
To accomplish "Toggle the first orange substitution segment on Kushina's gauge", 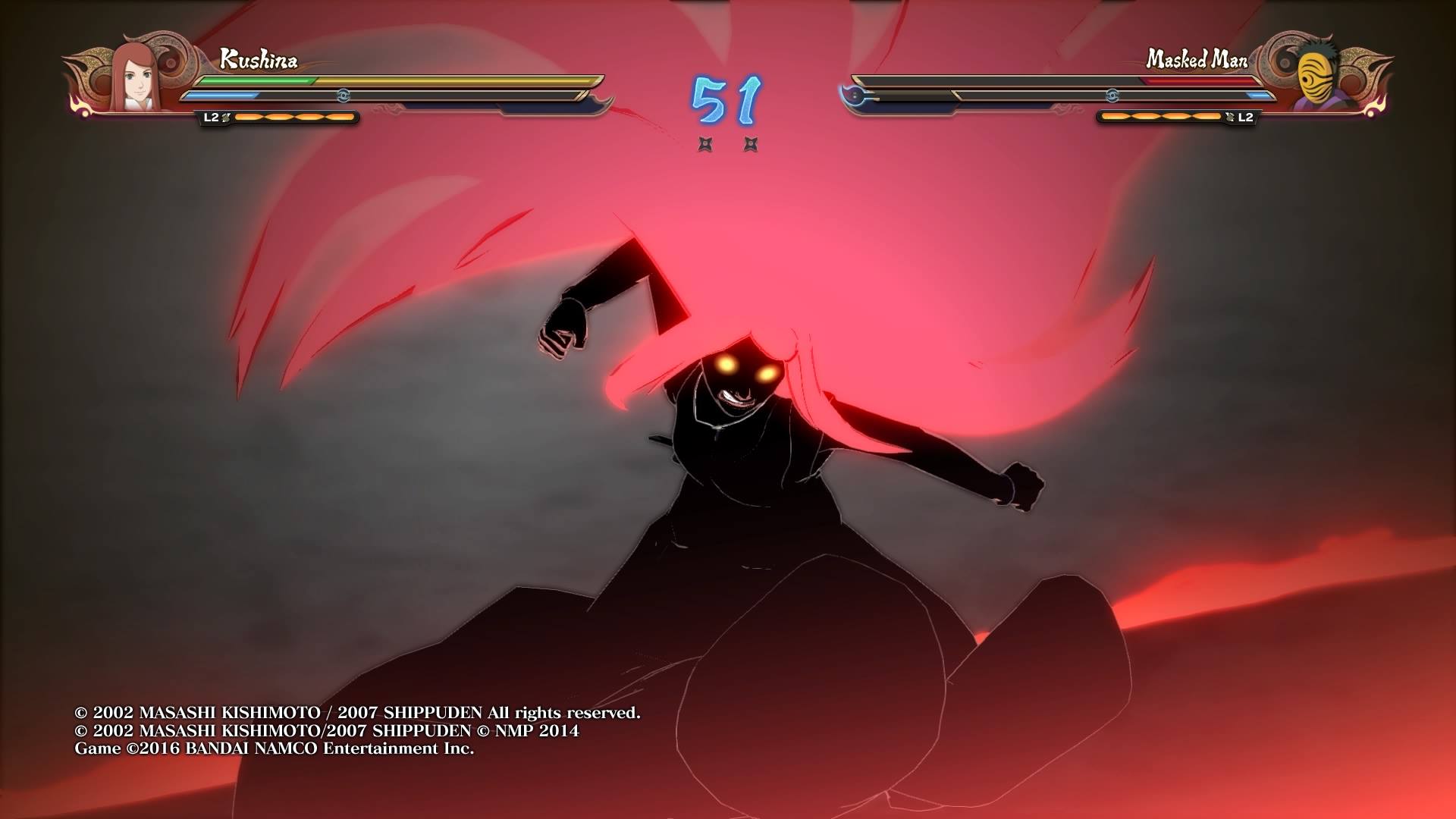I will (x=249, y=118).
